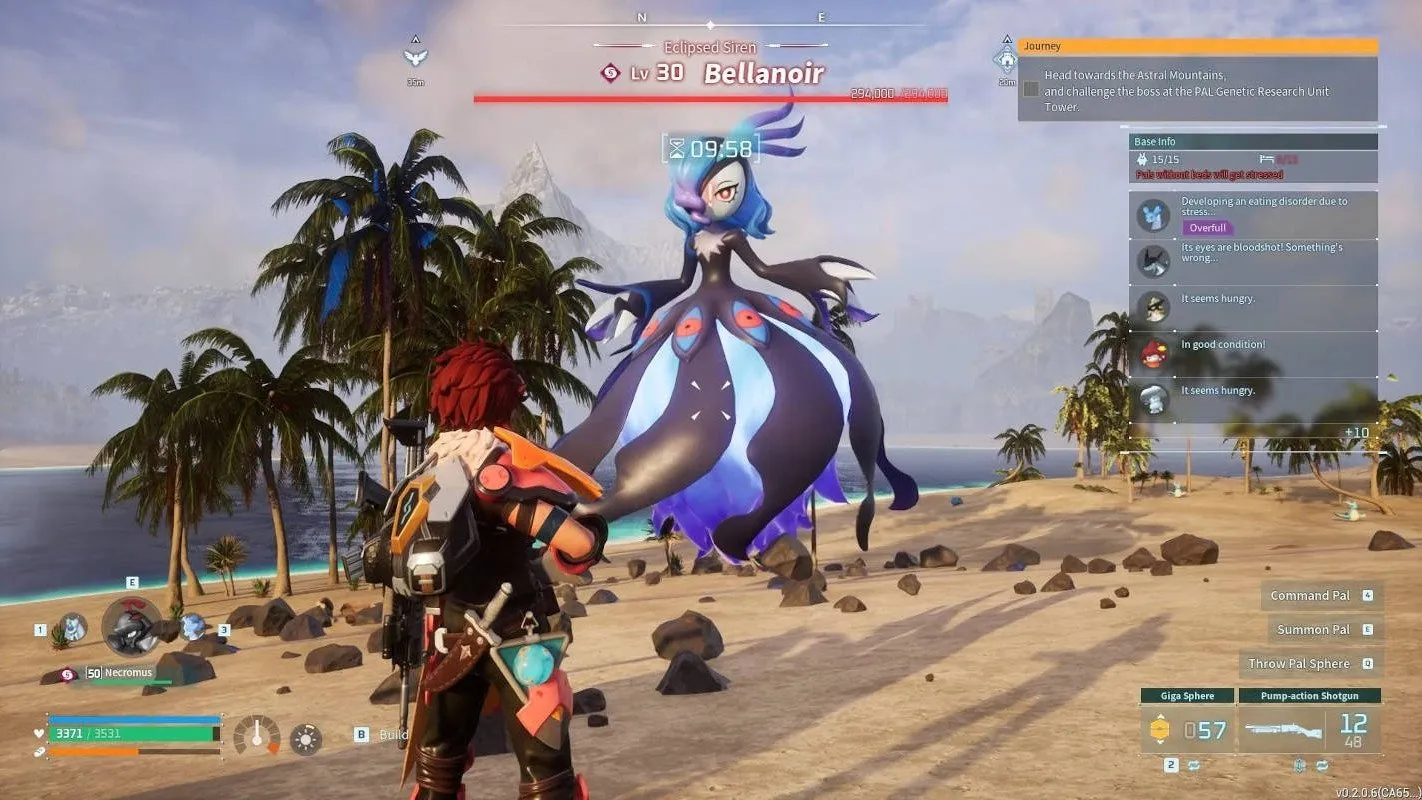This screenshot has width=1422, height=800.
Task: Open the Base Info panel header
Action: (x=1253, y=142)
